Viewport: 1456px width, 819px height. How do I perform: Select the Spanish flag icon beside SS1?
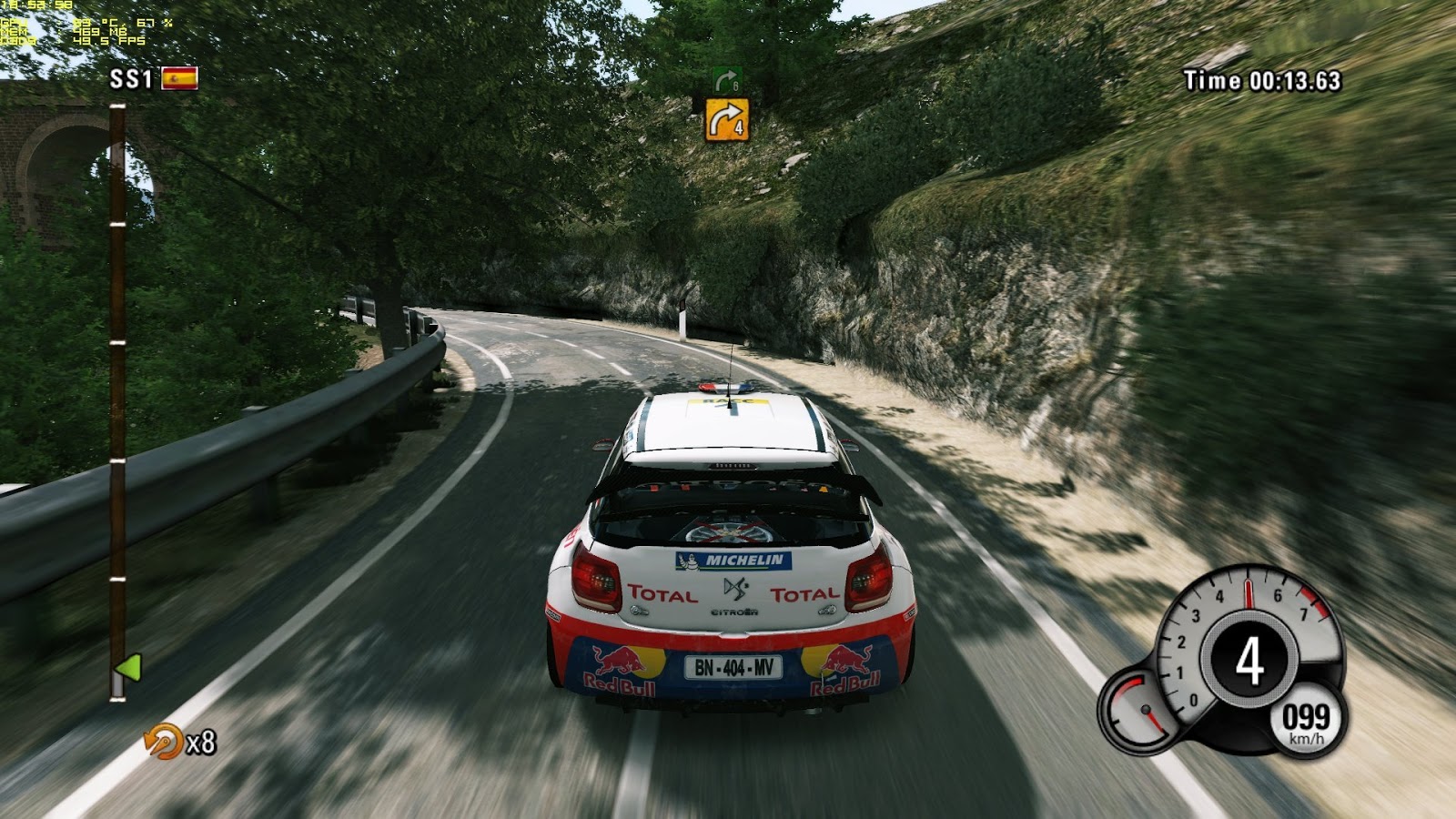[179, 79]
